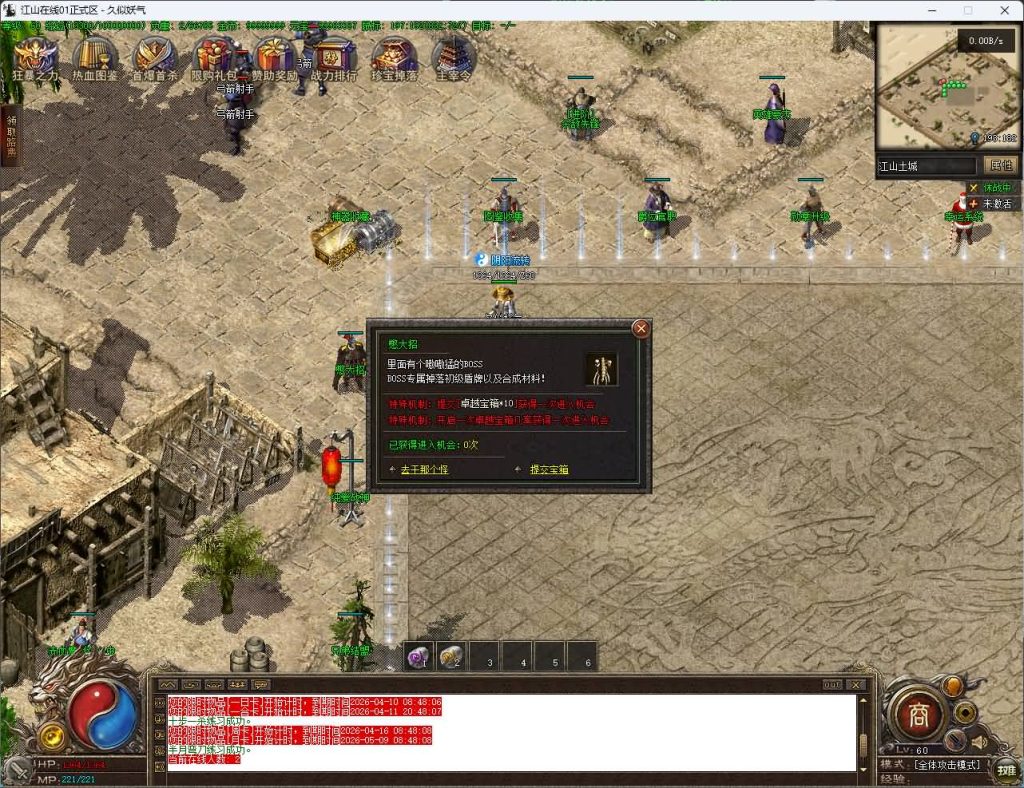Show the 战力排行 ranking
The height and width of the screenshot is (788, 1024).
pyautogui.click(x=333, y=58)
